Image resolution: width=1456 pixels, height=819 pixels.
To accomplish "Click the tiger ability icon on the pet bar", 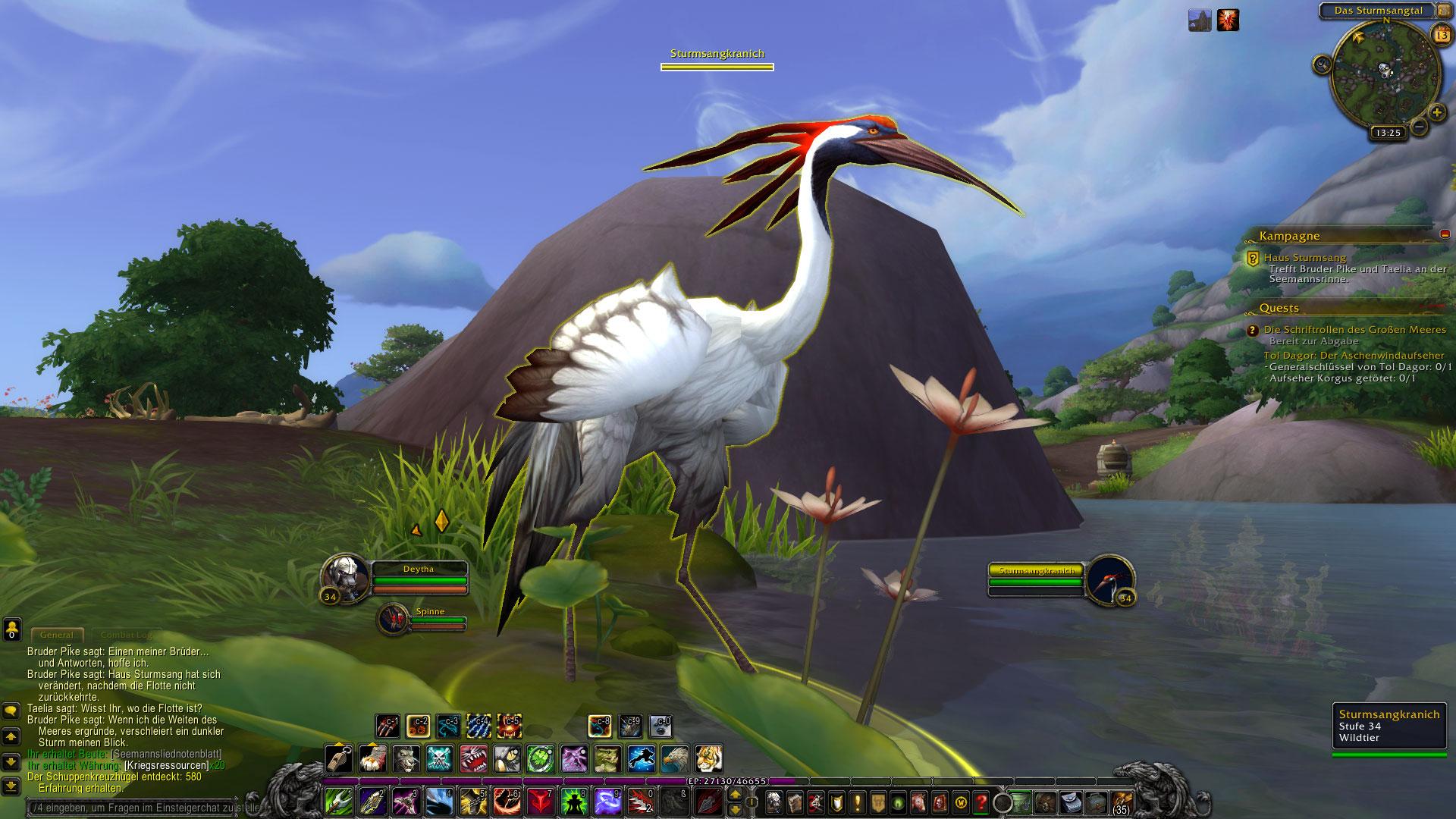I will click(708, 759).
